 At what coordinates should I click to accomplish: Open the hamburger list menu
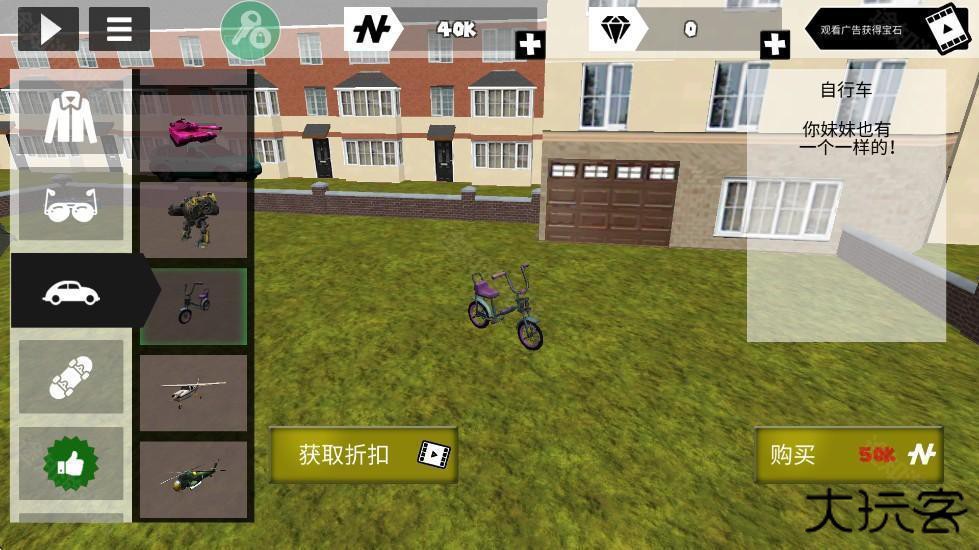(x=119, y=29)
